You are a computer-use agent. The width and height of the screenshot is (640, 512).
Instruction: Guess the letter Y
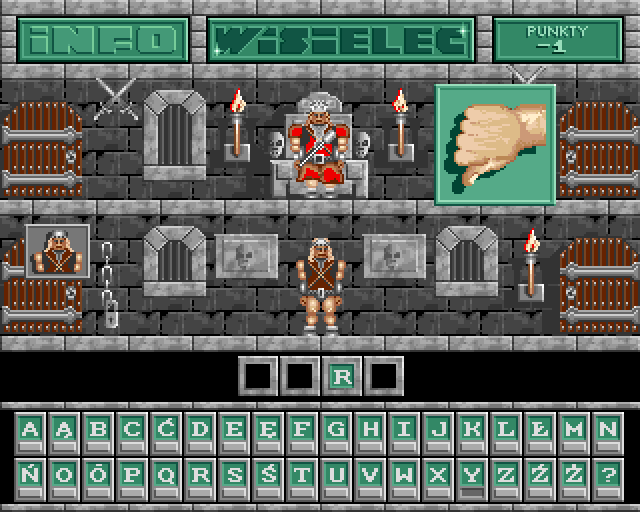[471, 474]
